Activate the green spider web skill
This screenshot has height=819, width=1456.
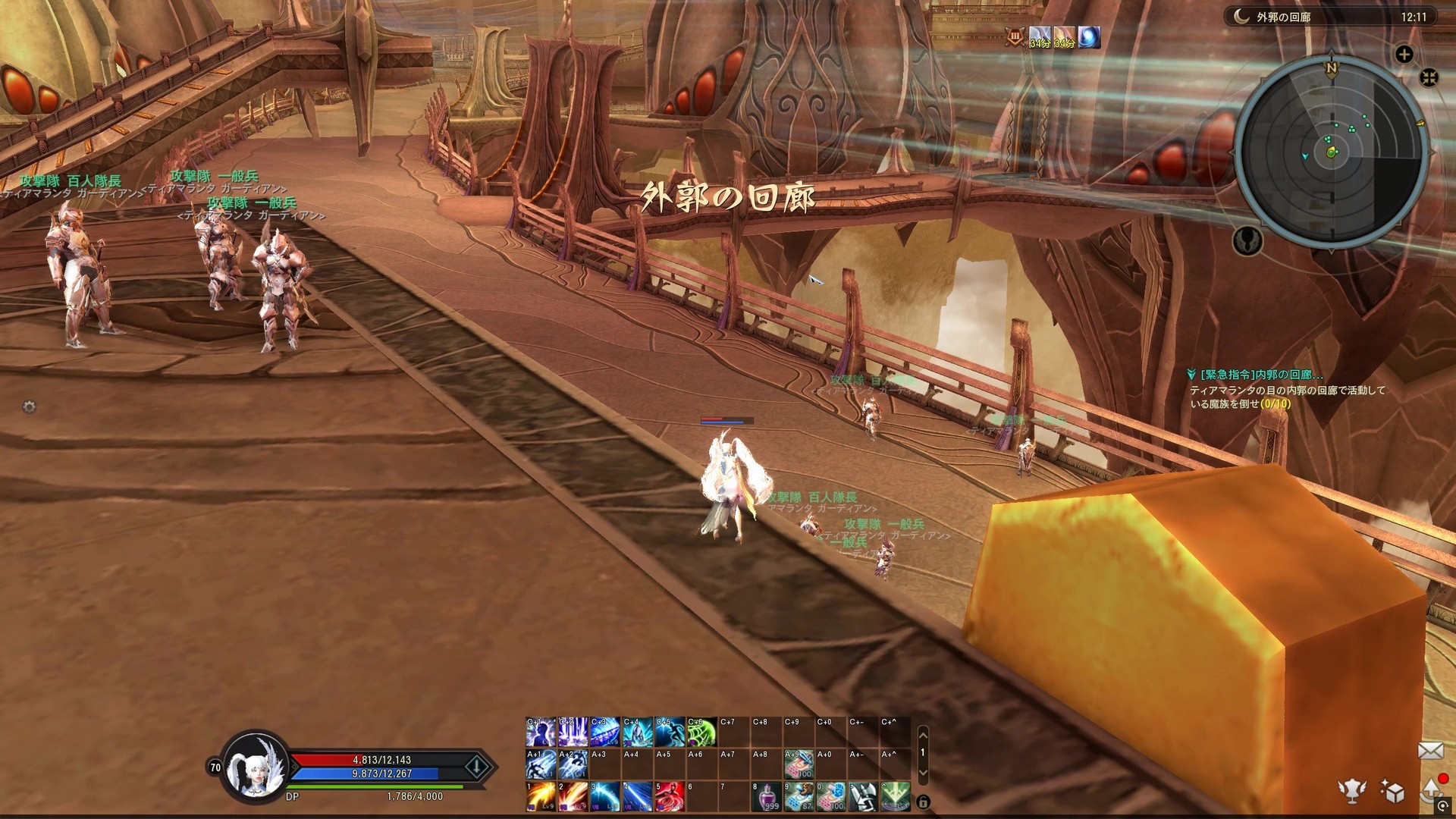tap(701, 733)
